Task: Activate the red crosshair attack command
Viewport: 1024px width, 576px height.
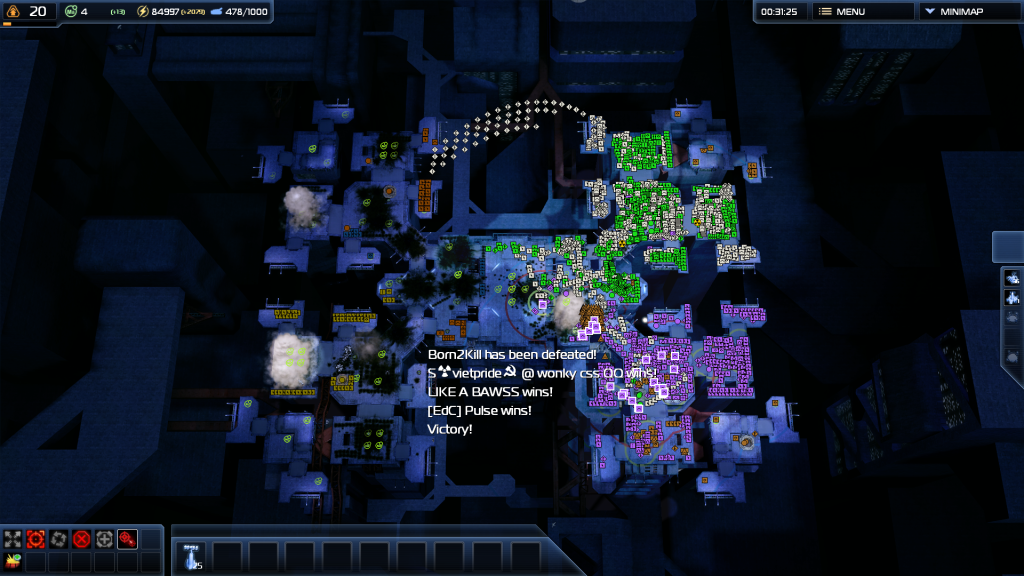Action: tap(36, 539)
